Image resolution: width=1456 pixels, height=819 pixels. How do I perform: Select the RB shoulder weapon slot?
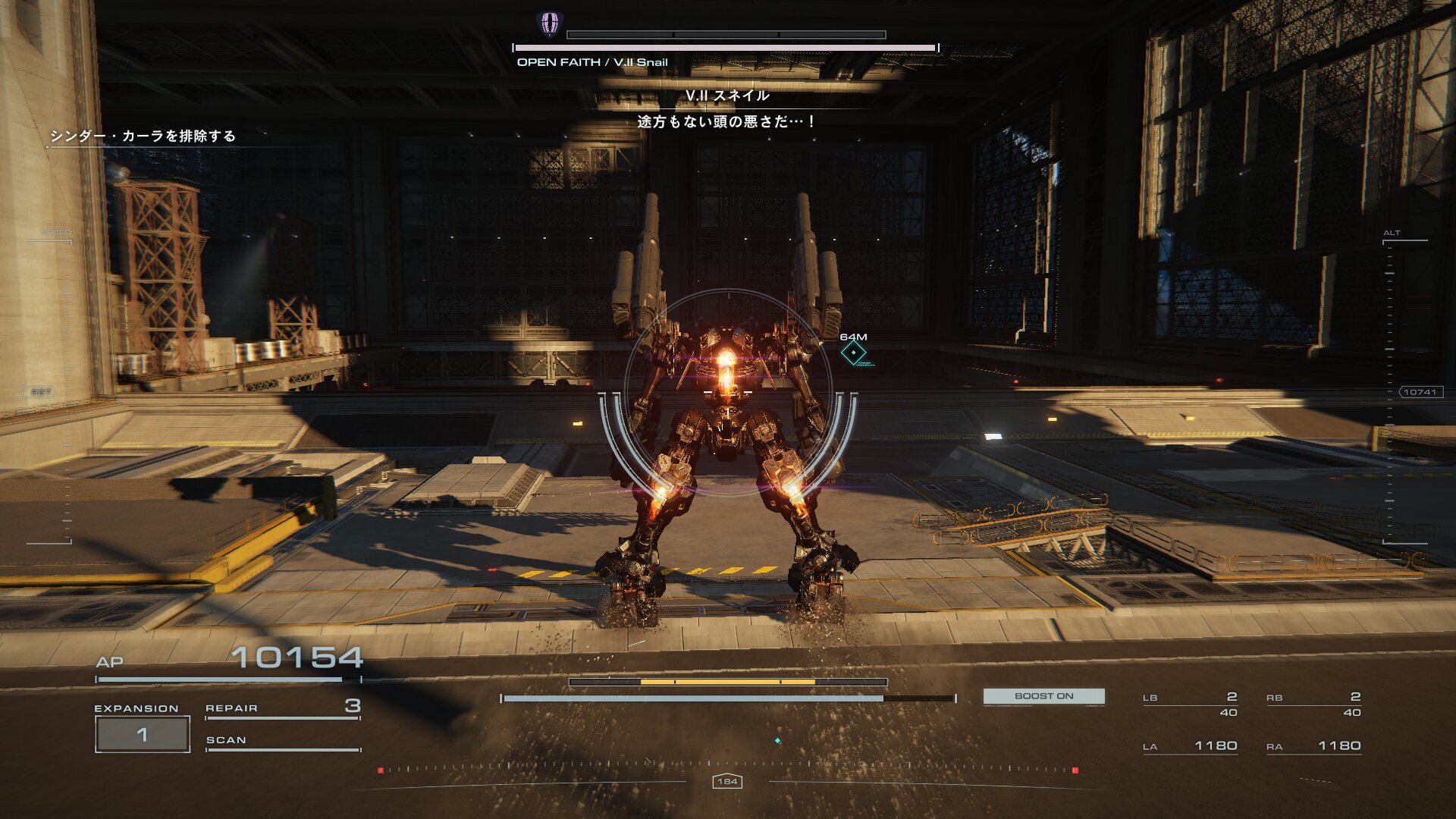click(1313, 704)
